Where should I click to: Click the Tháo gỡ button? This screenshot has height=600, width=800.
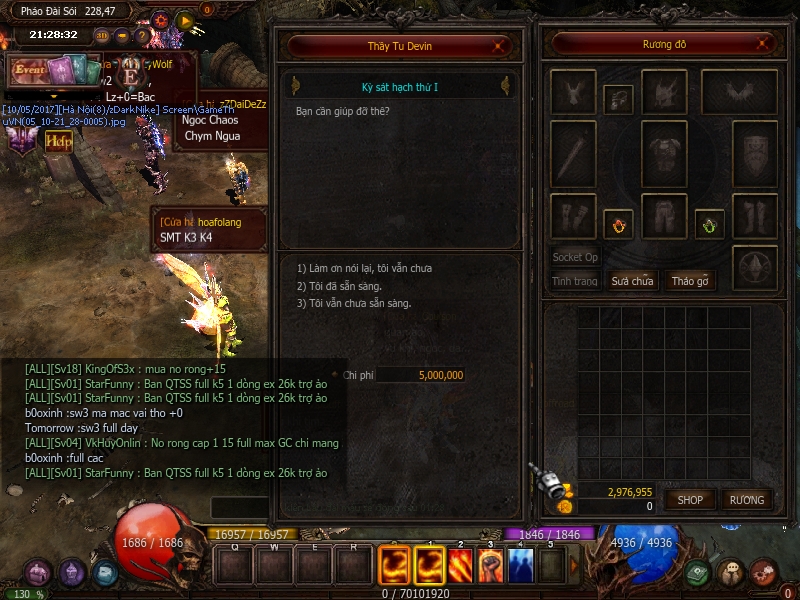point(689,281)
